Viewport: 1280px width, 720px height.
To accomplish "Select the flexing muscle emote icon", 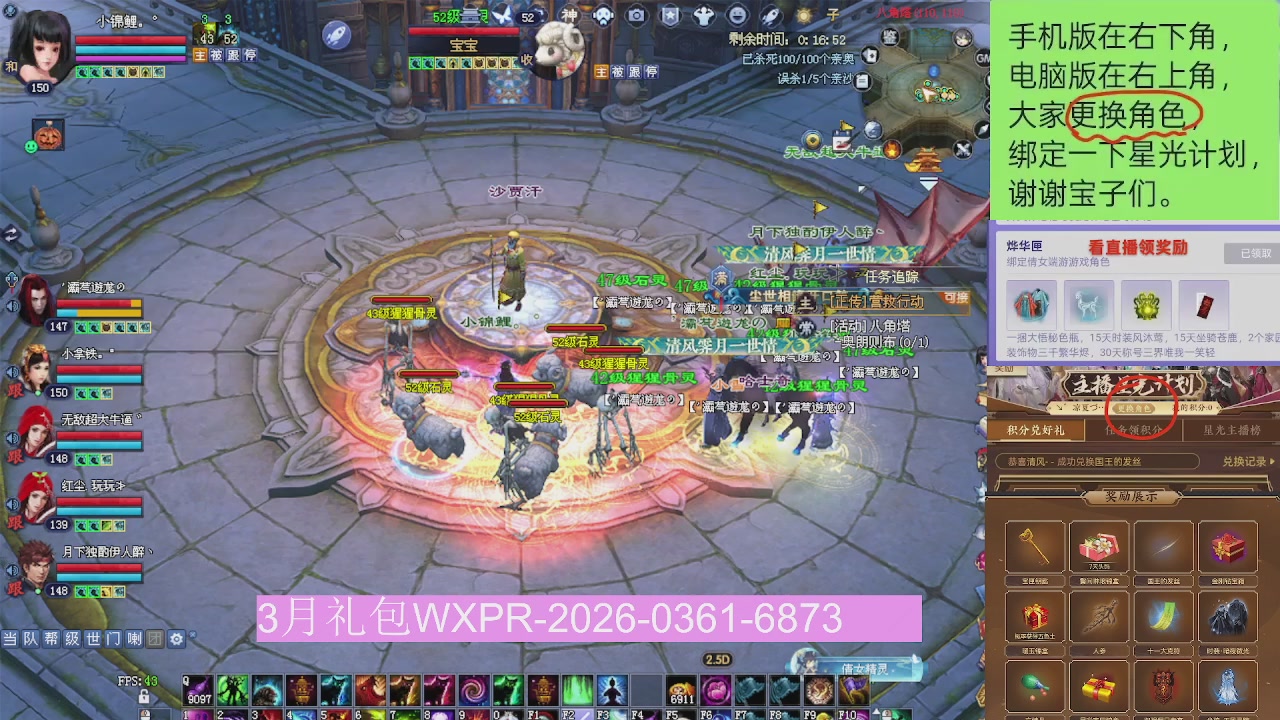I will click(703, 15).
